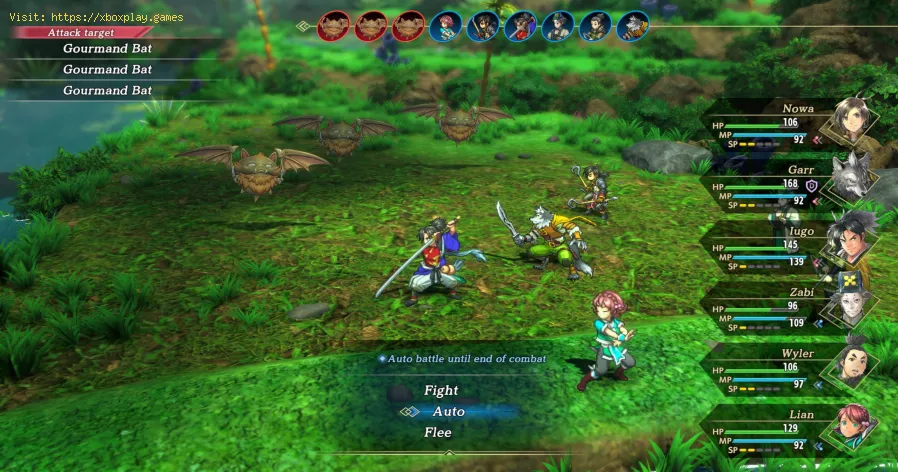Click Garr's party status panel
This screenshot has width=898, height=472.
[790, 183]
